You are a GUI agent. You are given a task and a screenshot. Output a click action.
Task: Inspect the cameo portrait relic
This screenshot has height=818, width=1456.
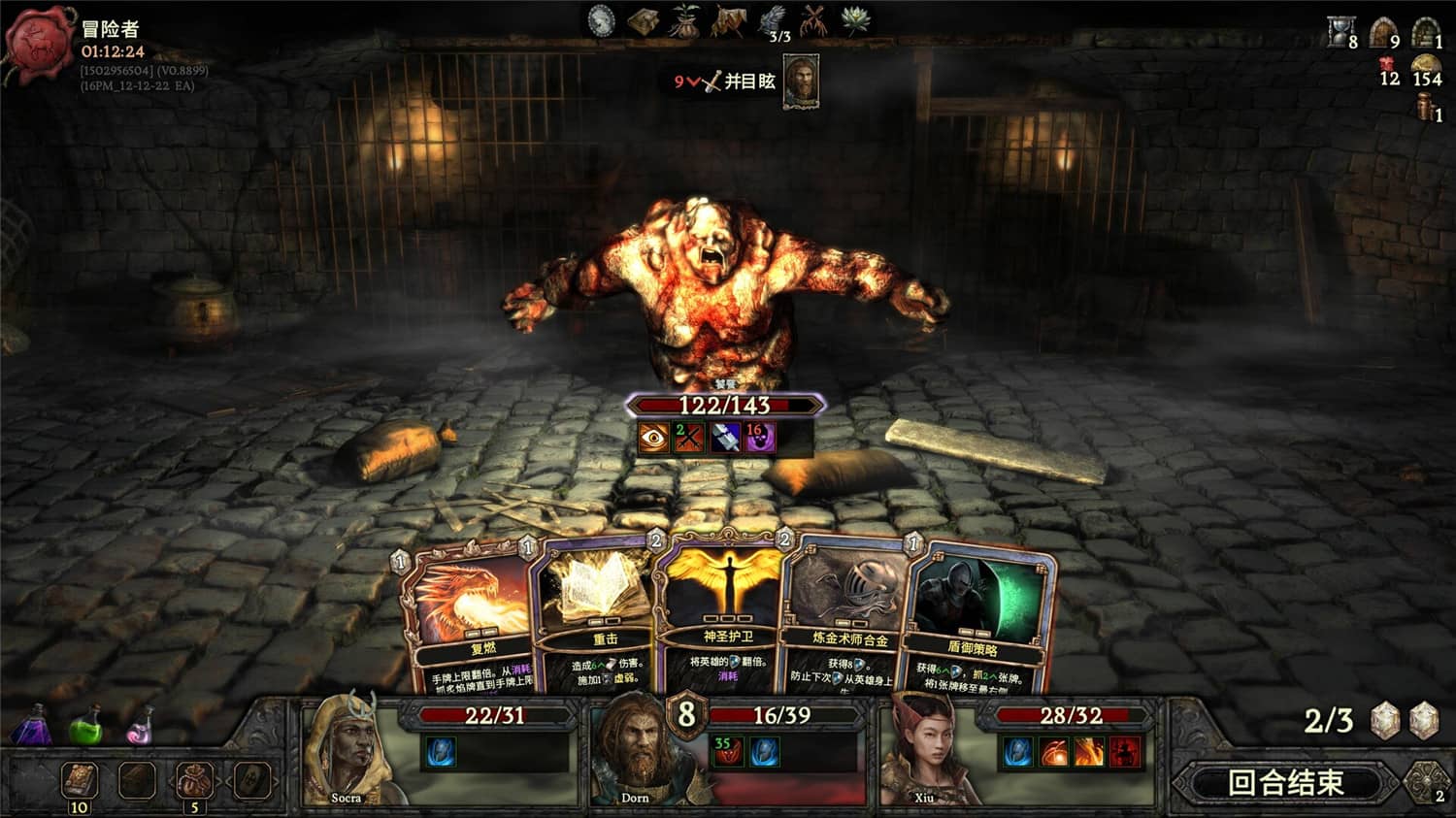(x=602, y=20)
